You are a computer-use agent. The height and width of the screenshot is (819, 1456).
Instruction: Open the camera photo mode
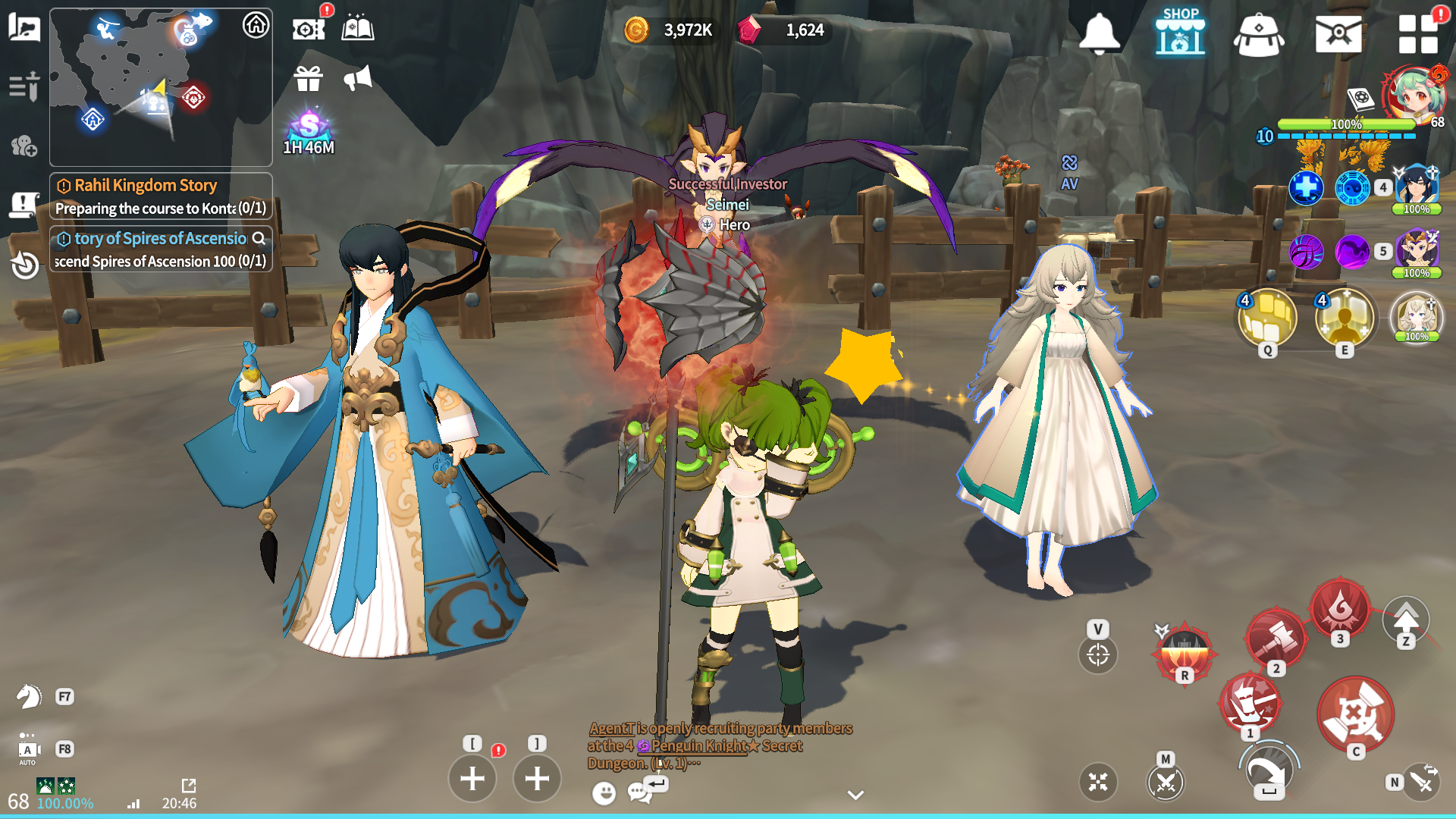(x=308, y=29)
